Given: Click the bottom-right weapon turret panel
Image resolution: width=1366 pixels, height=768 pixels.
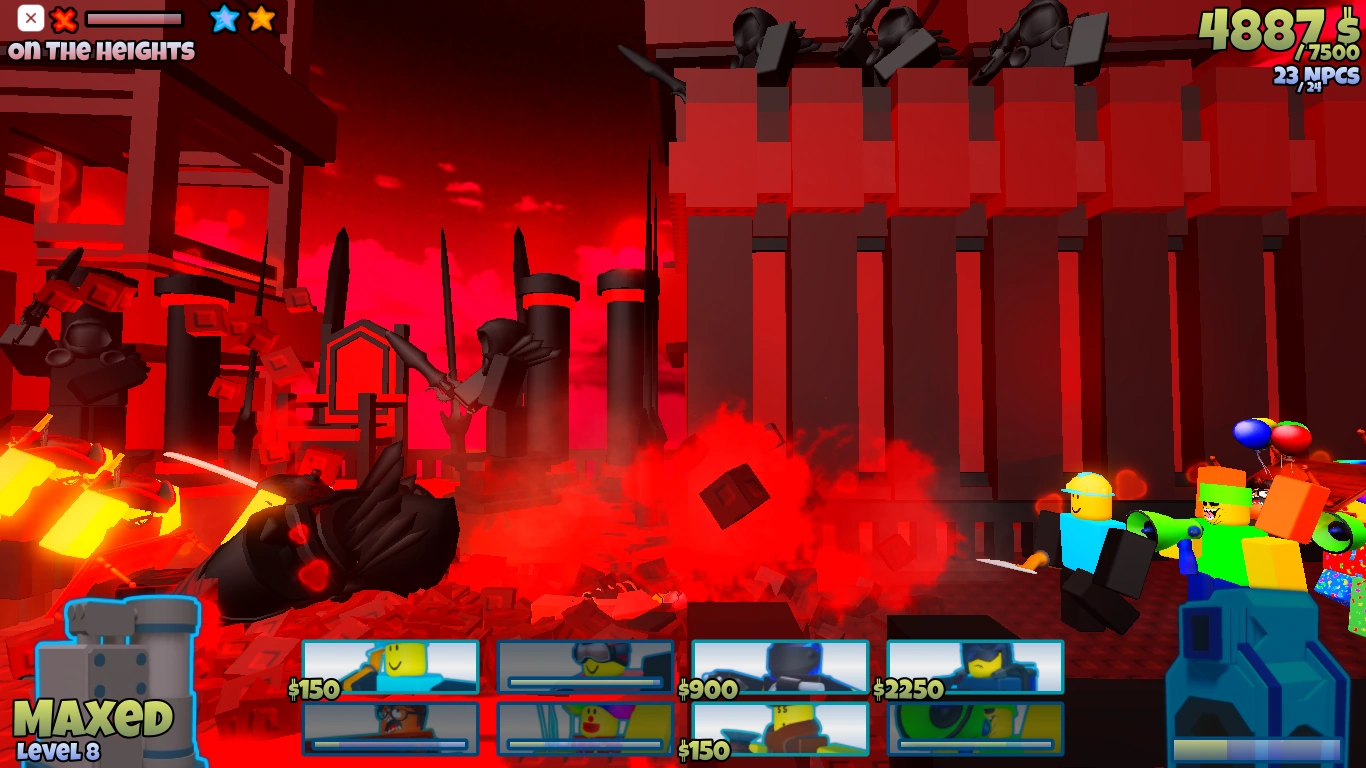Looking at the screenshot, I should click(1250, 680).
